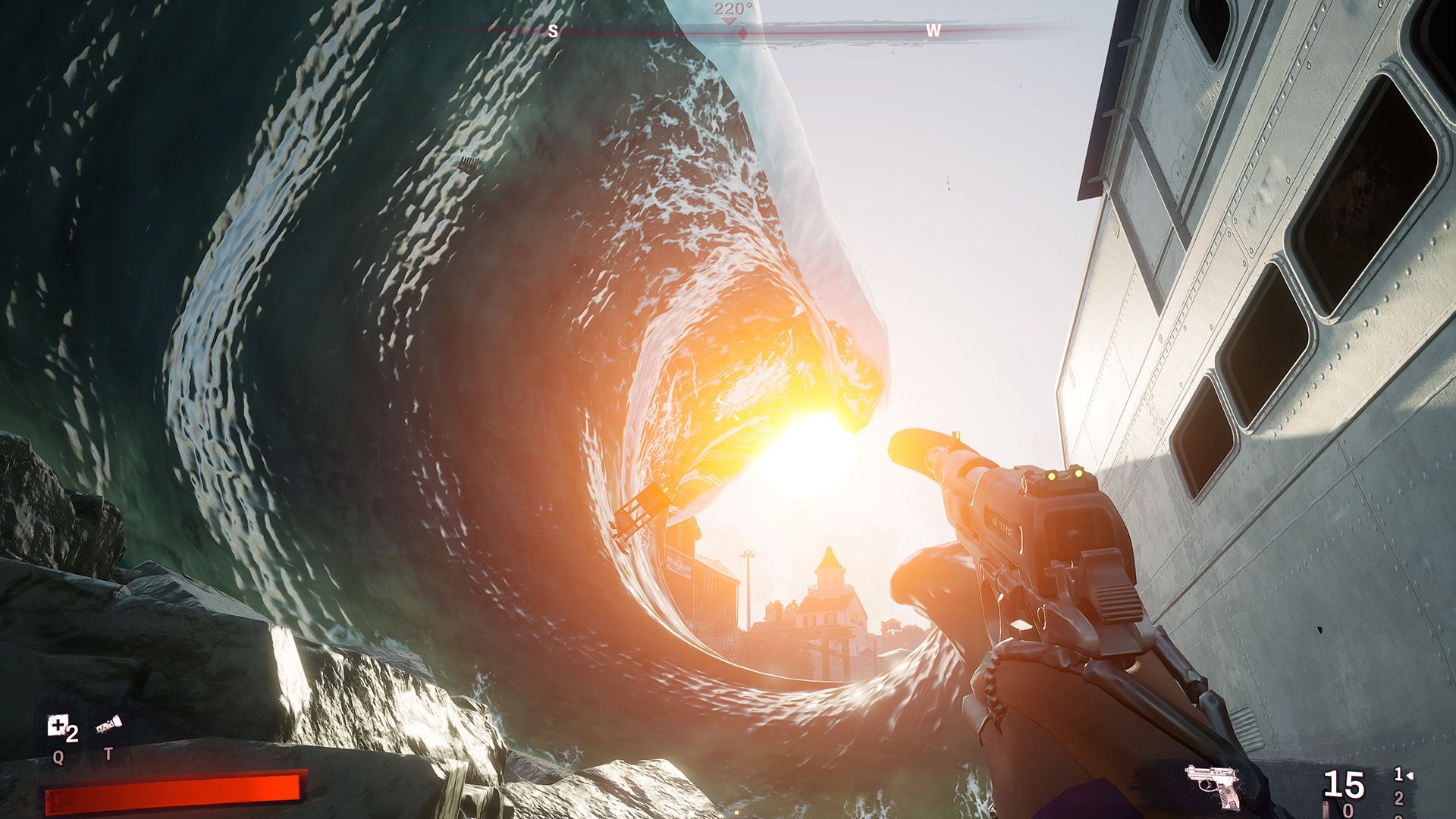Click the compass heading strip

tap(743, 32)
